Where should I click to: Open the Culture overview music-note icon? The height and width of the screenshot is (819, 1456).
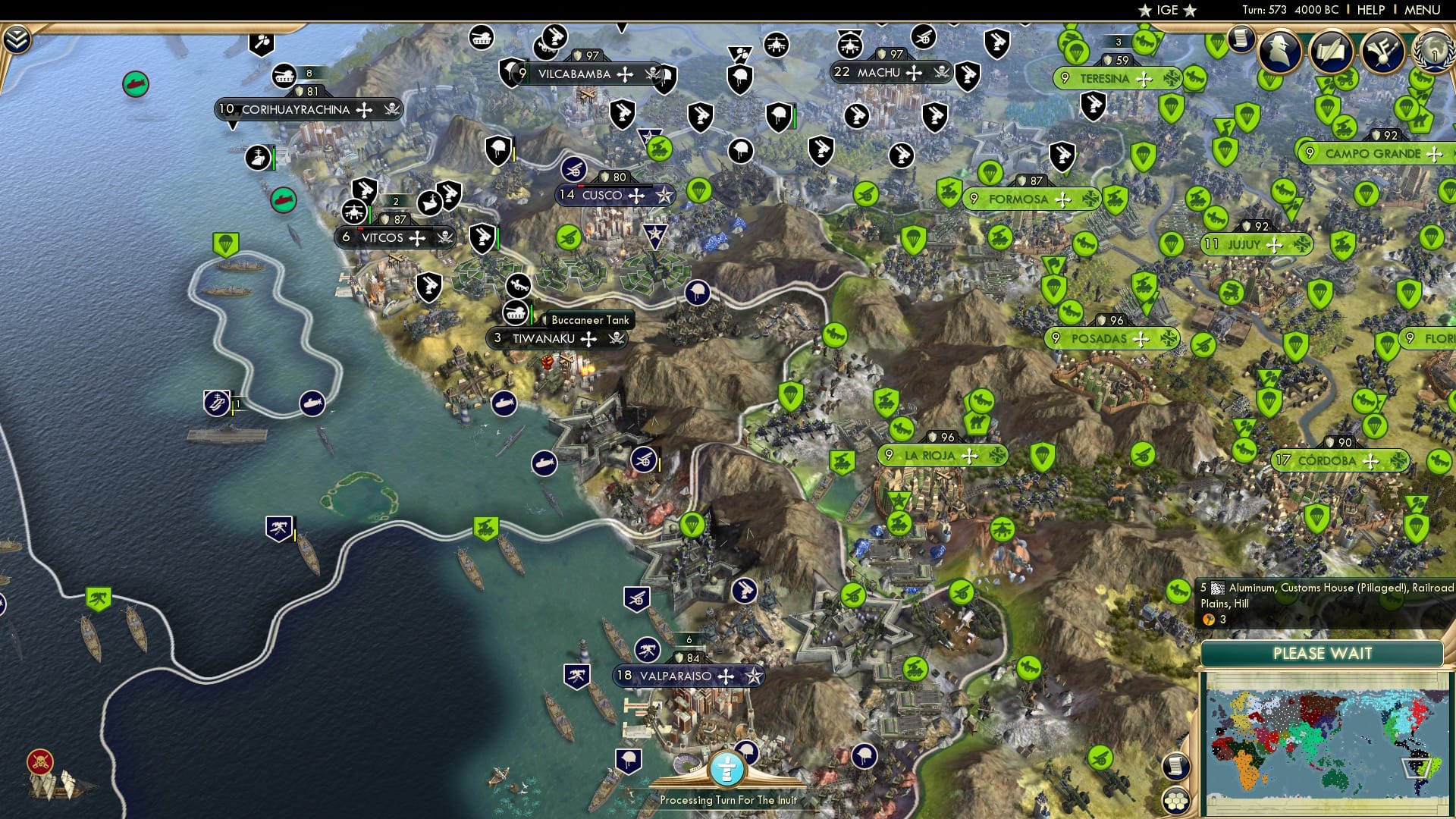[1383, 52]
